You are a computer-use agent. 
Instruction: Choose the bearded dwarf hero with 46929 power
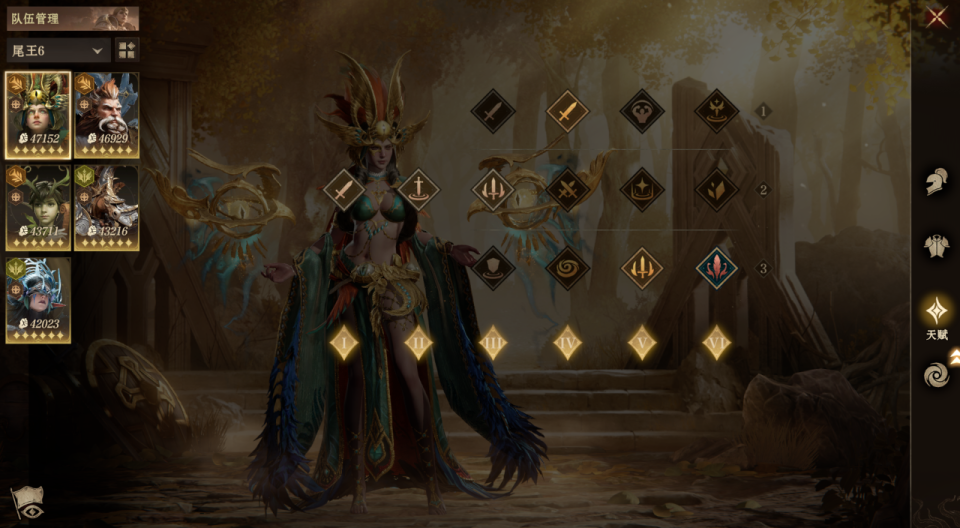[x=107, y=115]
